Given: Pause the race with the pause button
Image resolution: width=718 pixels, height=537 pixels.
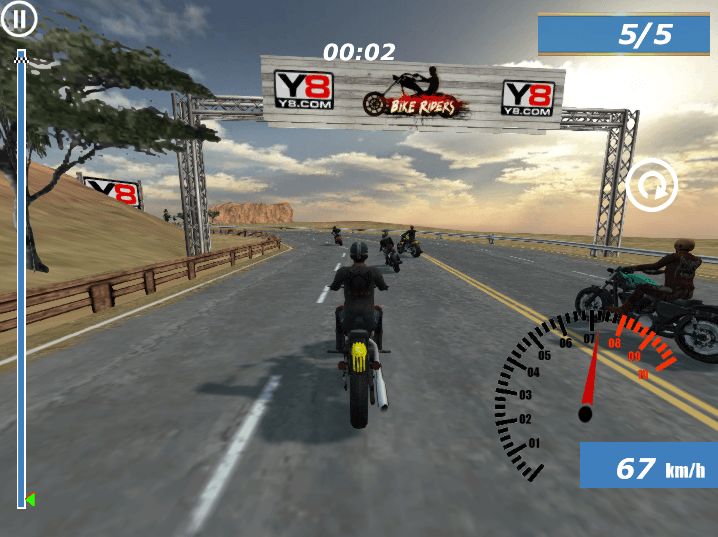Looking at the screenshot, I should point(19,18).
